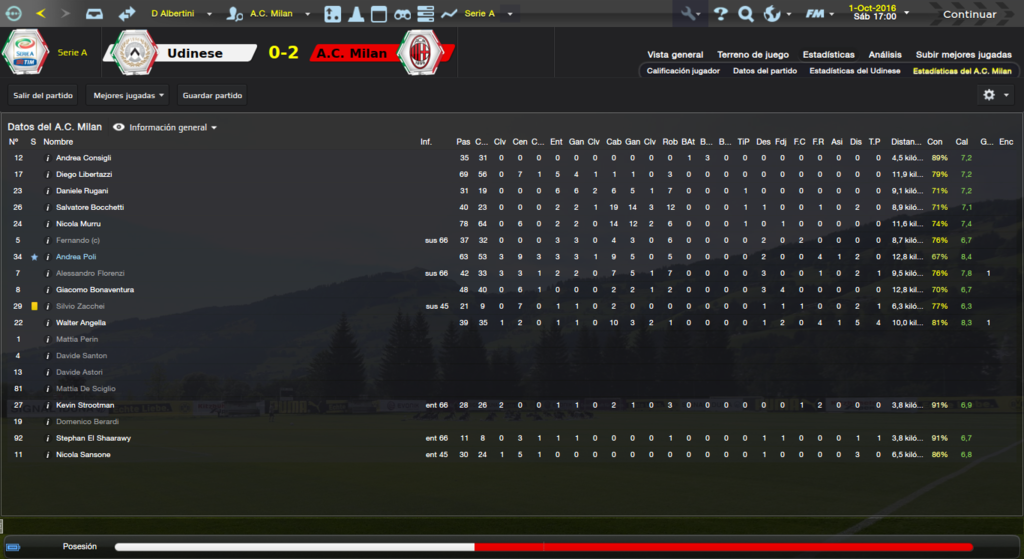View Calificación jugador sub-tab
The width and height of the screenshot is (1024, 559).
pos(683,71)
